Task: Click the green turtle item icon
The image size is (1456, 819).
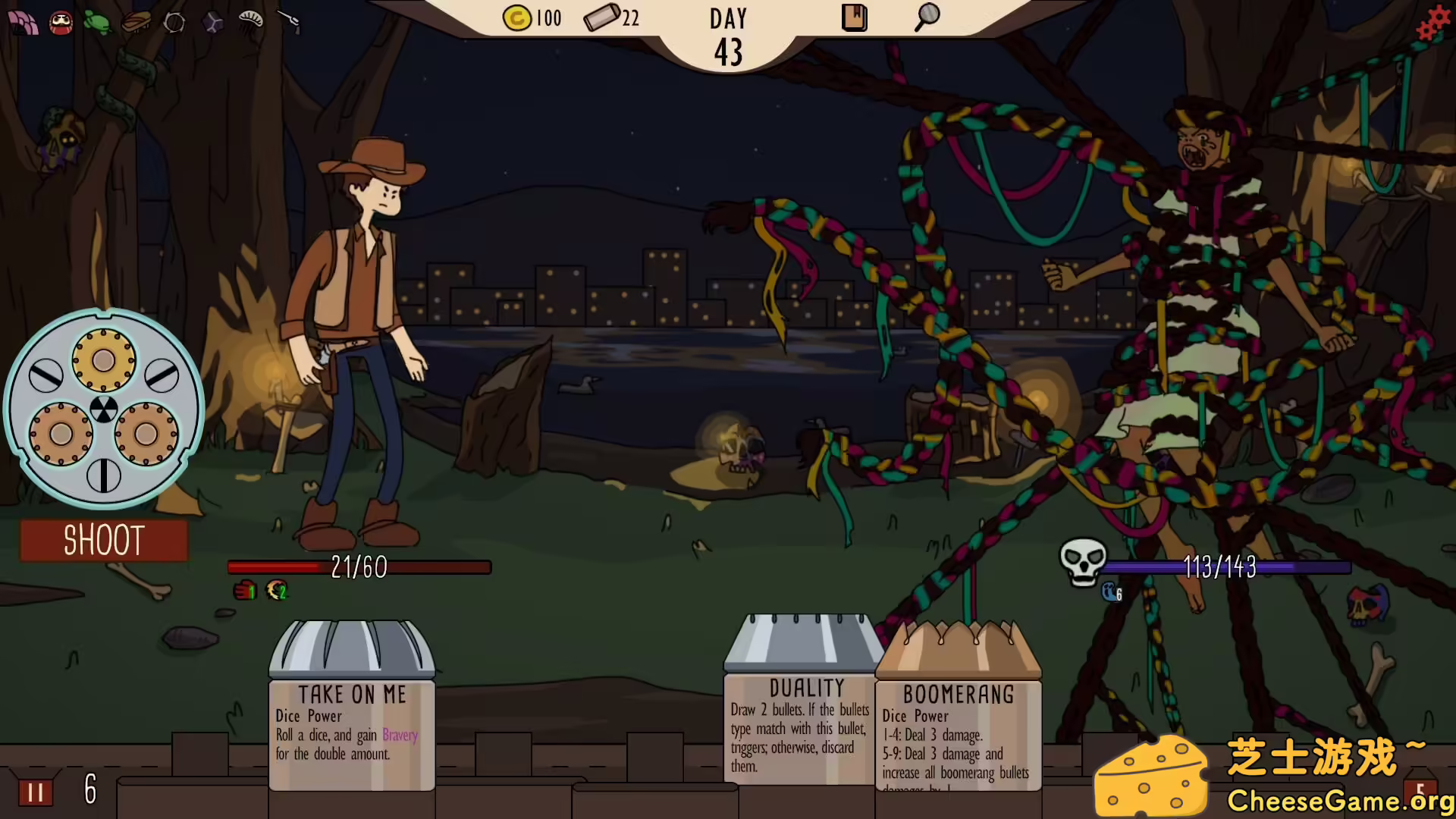Action: pyautogui.click(x=96, y=23)
